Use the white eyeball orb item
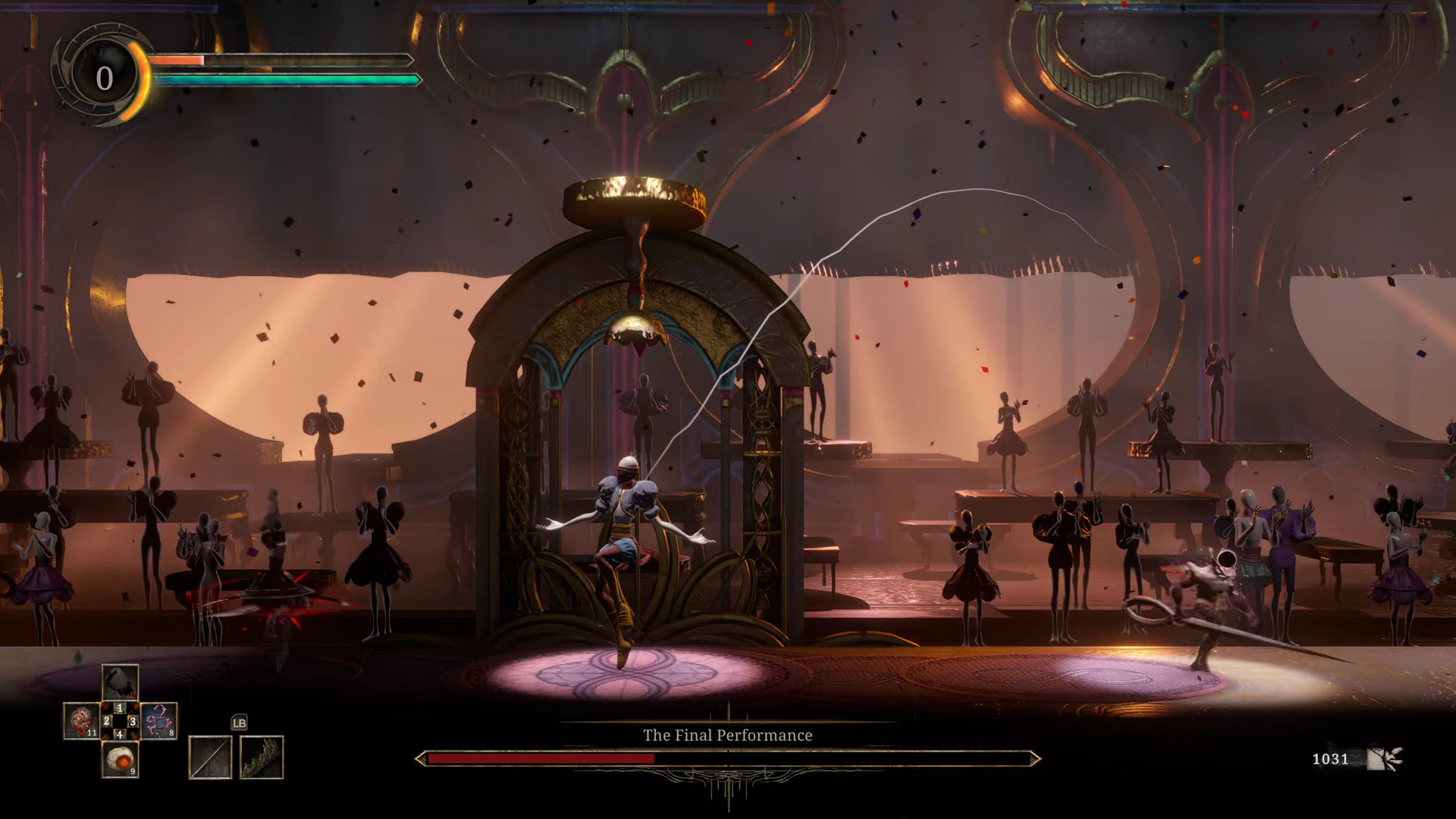Image resolution: width=1456 pixels, height=819 pixels. (x=120, y=759)
